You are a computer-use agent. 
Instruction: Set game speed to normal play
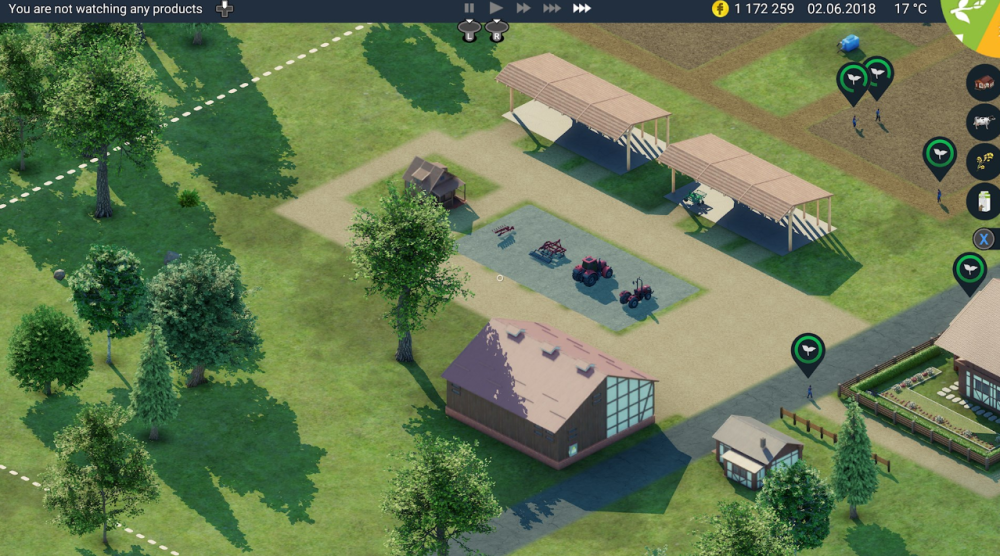click(x=496, y=8)
